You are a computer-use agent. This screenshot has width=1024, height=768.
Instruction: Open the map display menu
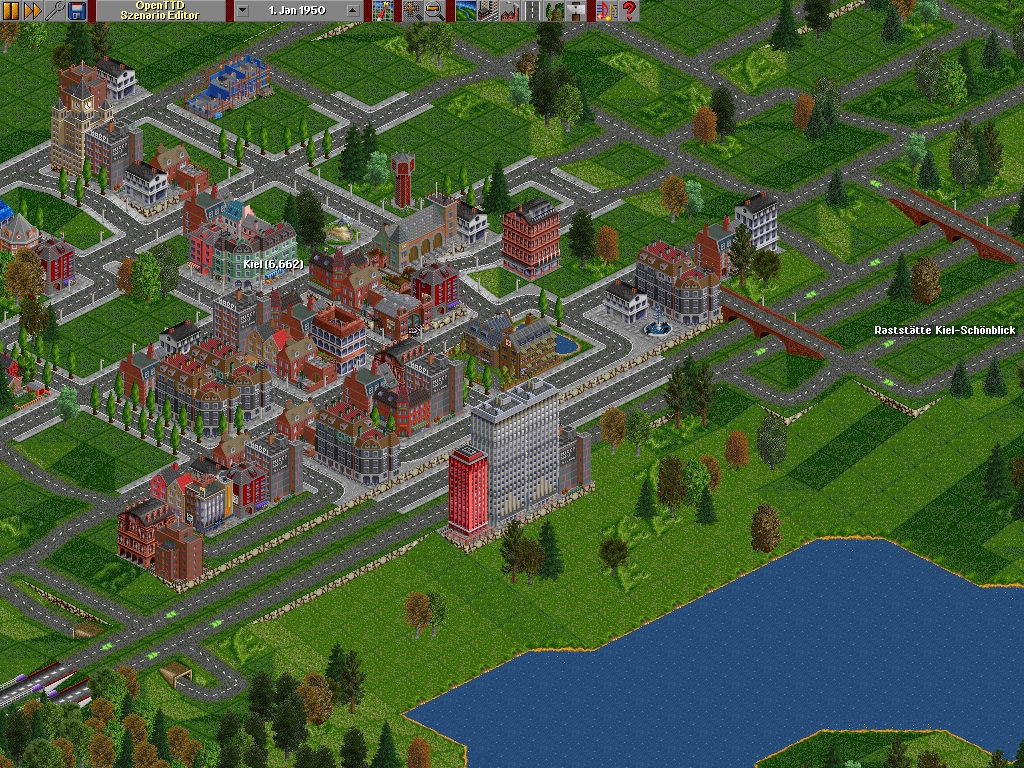381,11
